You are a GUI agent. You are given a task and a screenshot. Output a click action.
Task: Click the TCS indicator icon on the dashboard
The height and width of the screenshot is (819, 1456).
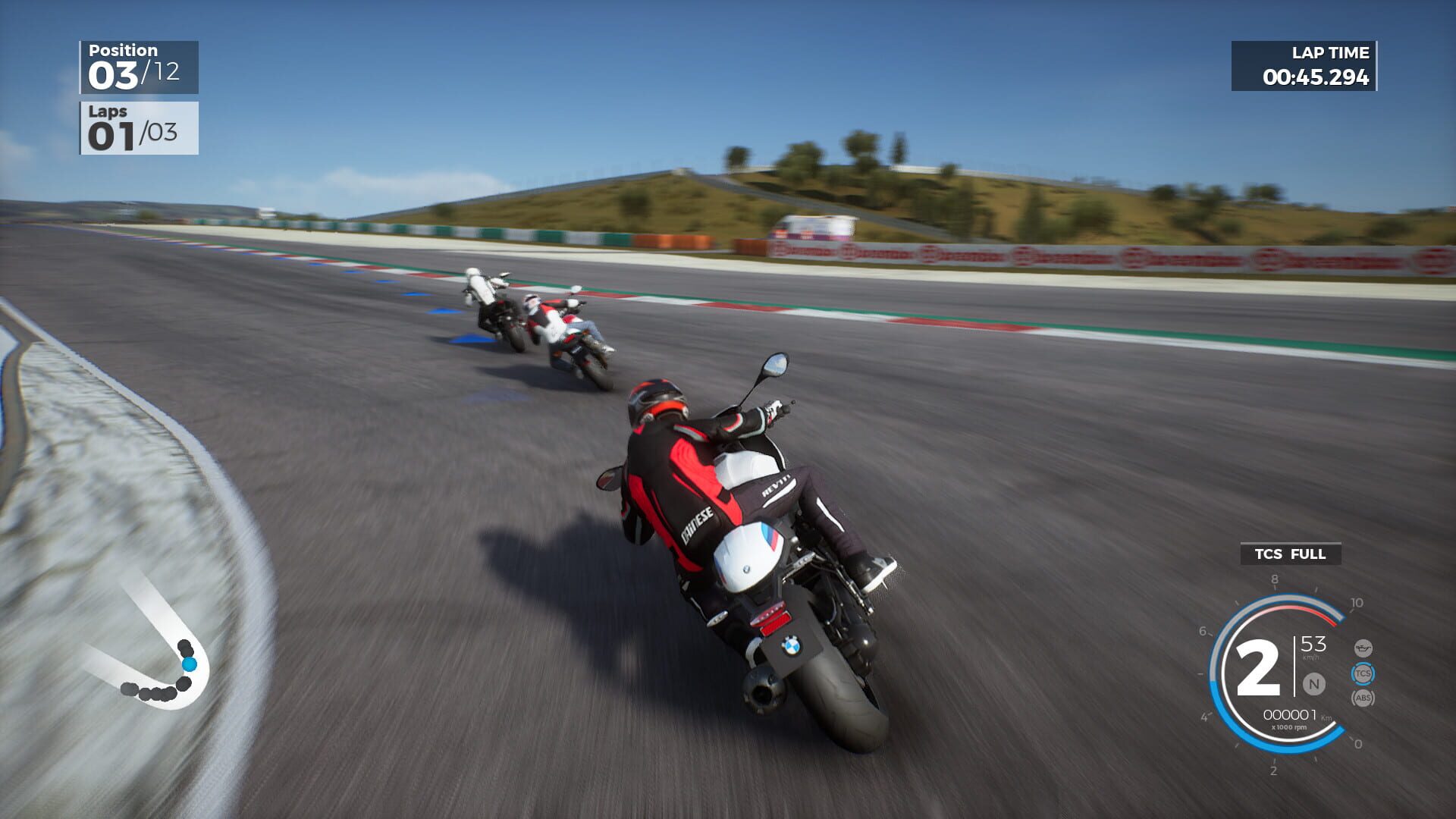click(1363, 673)
